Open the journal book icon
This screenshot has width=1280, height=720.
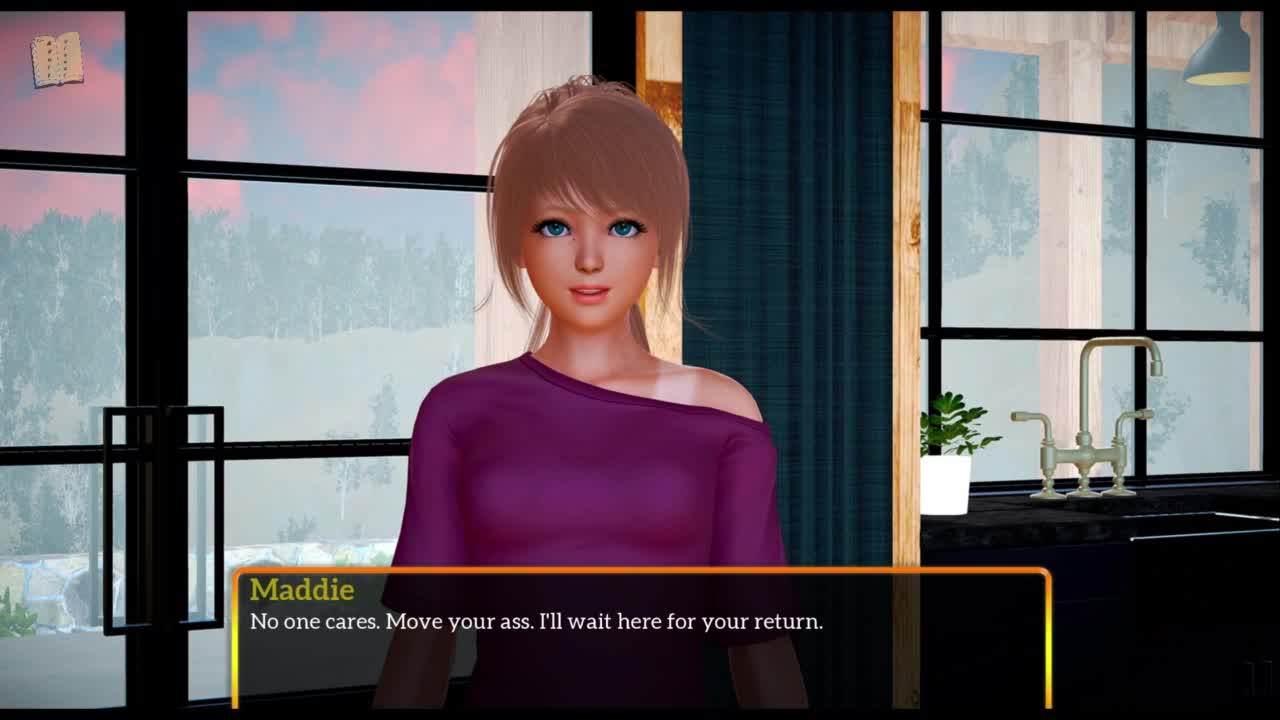click(x=56, y=60)
